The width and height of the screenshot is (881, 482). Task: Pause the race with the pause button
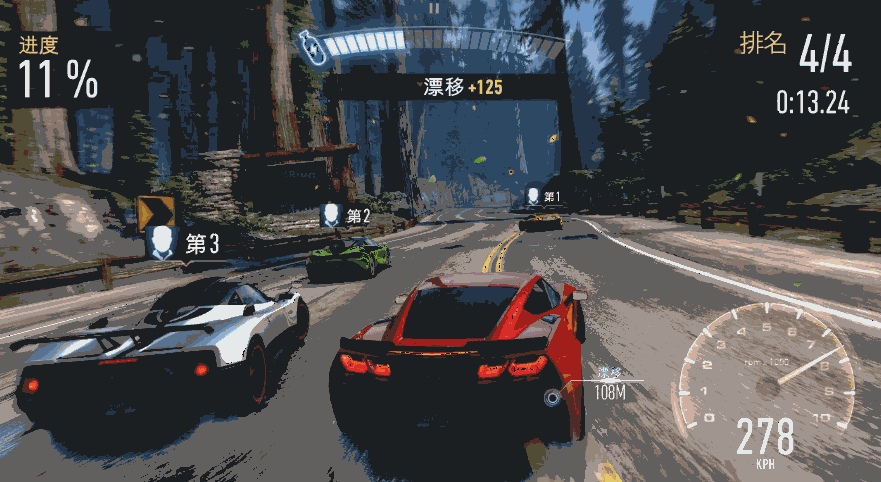[x=434, y=8]
